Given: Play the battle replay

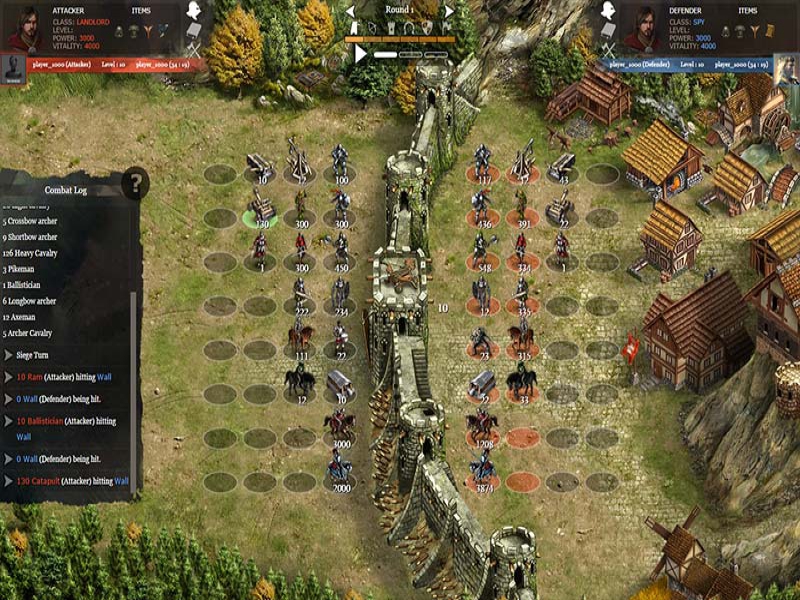Looking at the screenshot, I should (x=360, y=54).
